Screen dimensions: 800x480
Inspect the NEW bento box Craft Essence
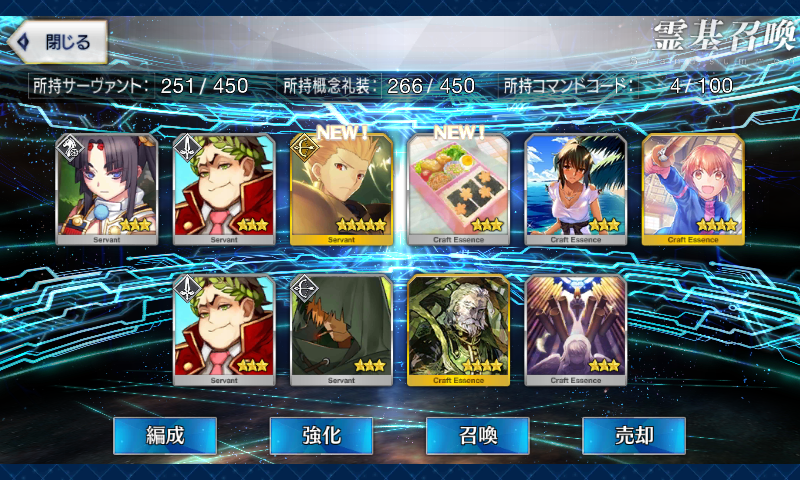click(x=458, y=189)
